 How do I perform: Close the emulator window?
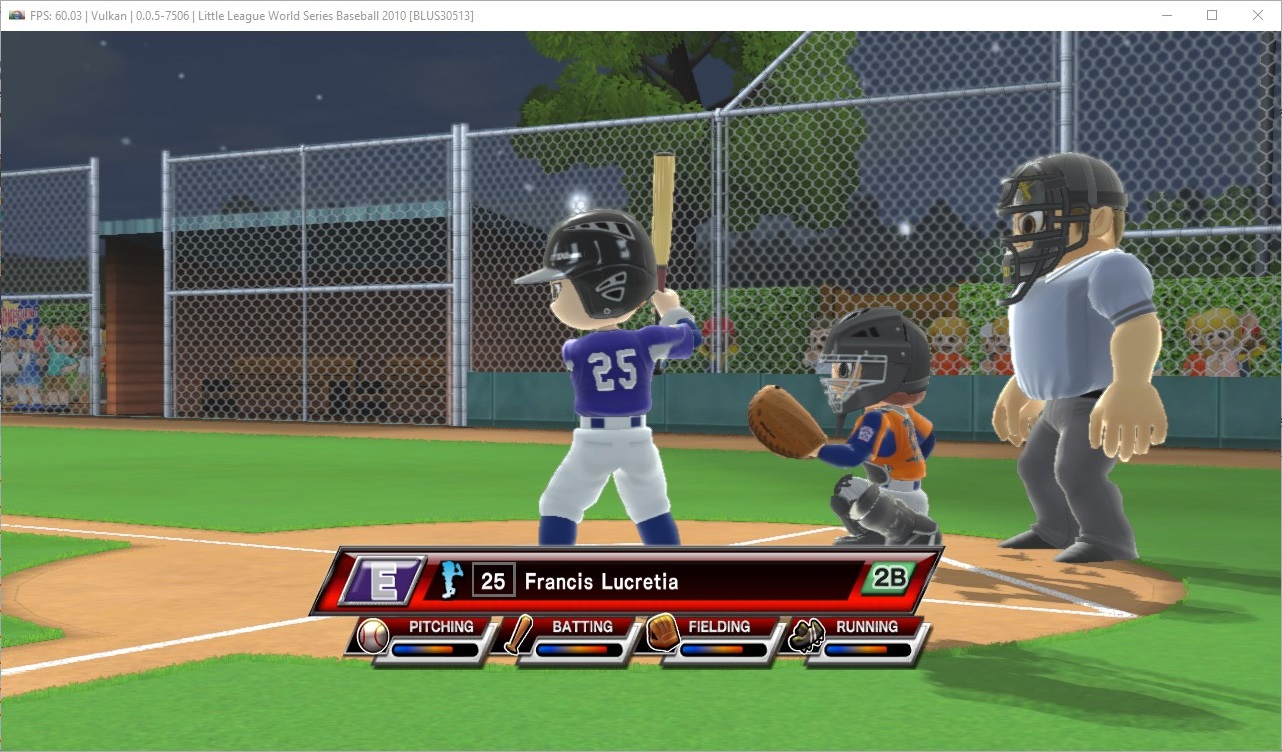[x=1258, y=15]
